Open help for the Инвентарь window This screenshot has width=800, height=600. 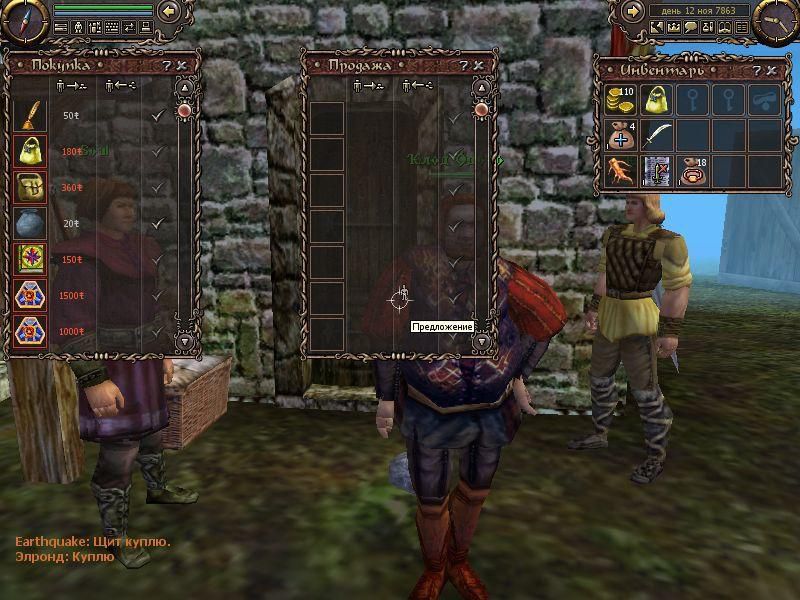[x=757, y=71]
